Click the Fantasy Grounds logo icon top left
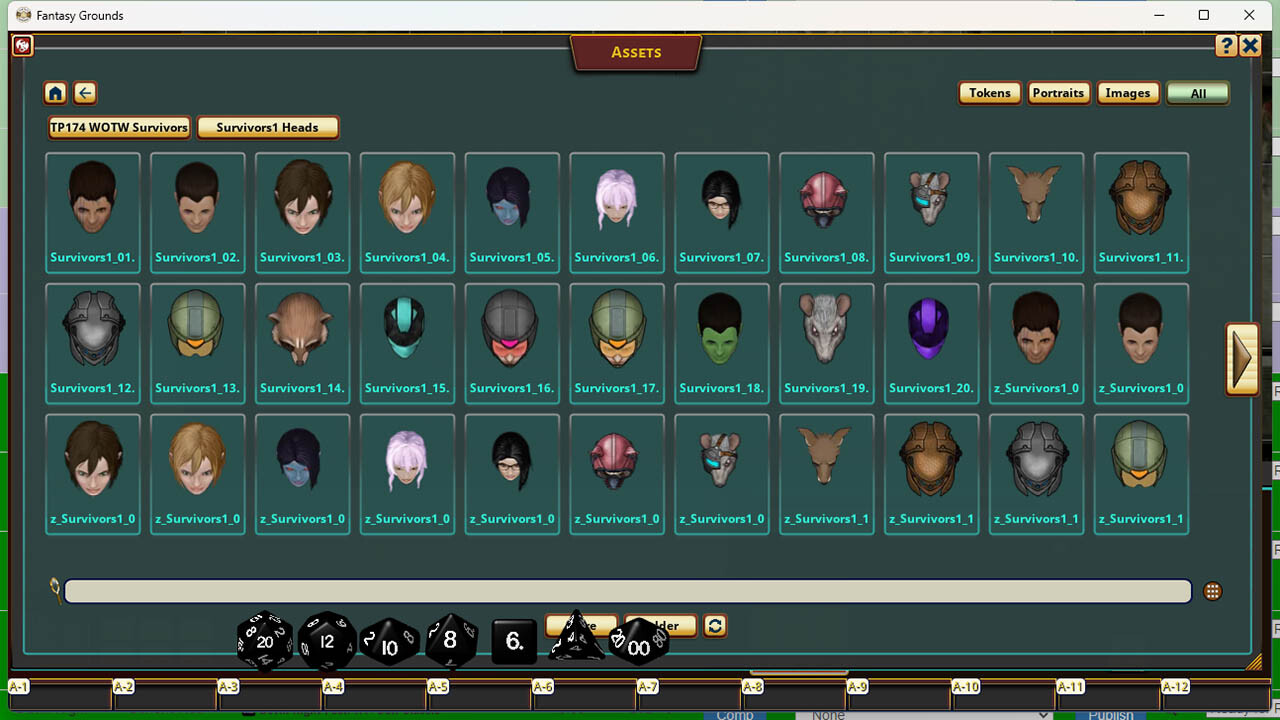 (22, 45)
